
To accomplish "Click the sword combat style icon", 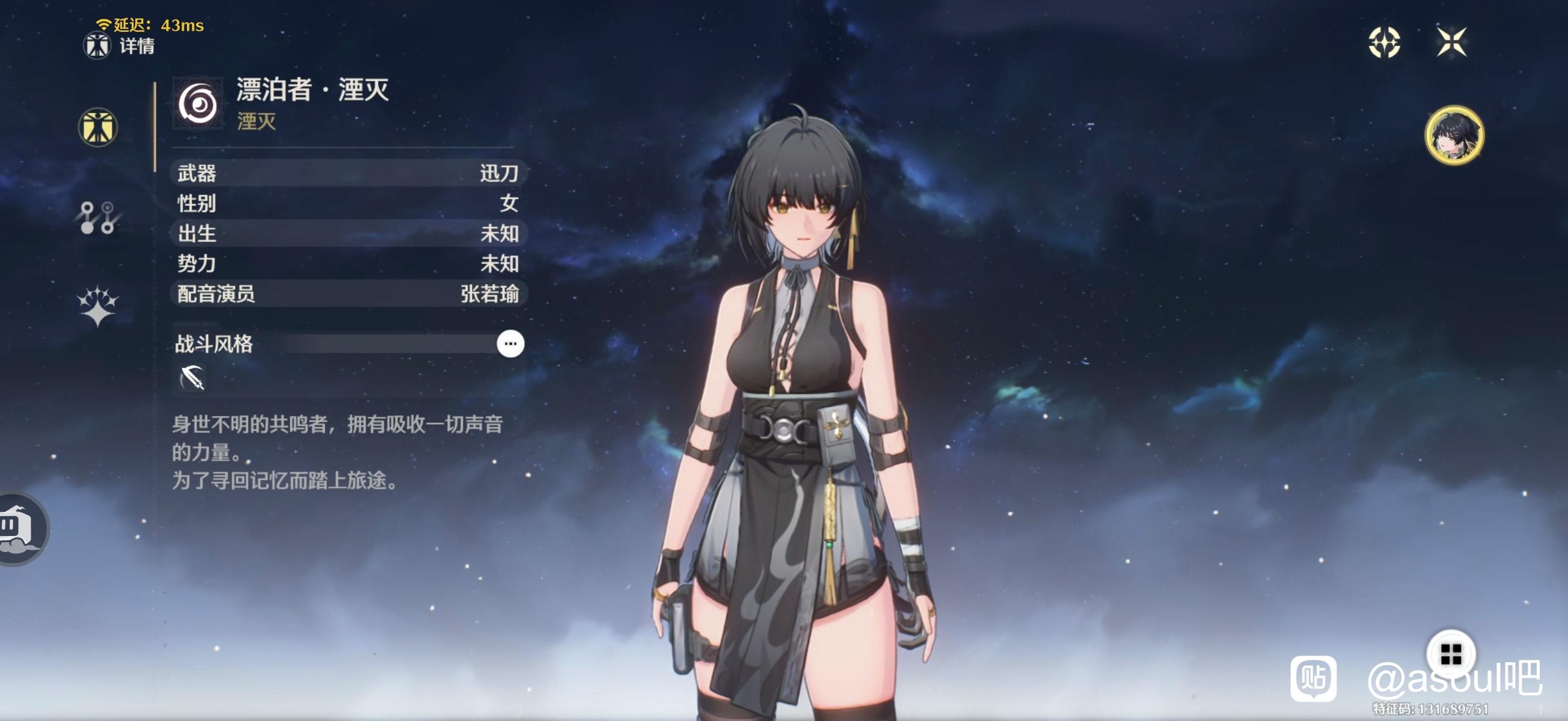I will [x=192, y=378].
